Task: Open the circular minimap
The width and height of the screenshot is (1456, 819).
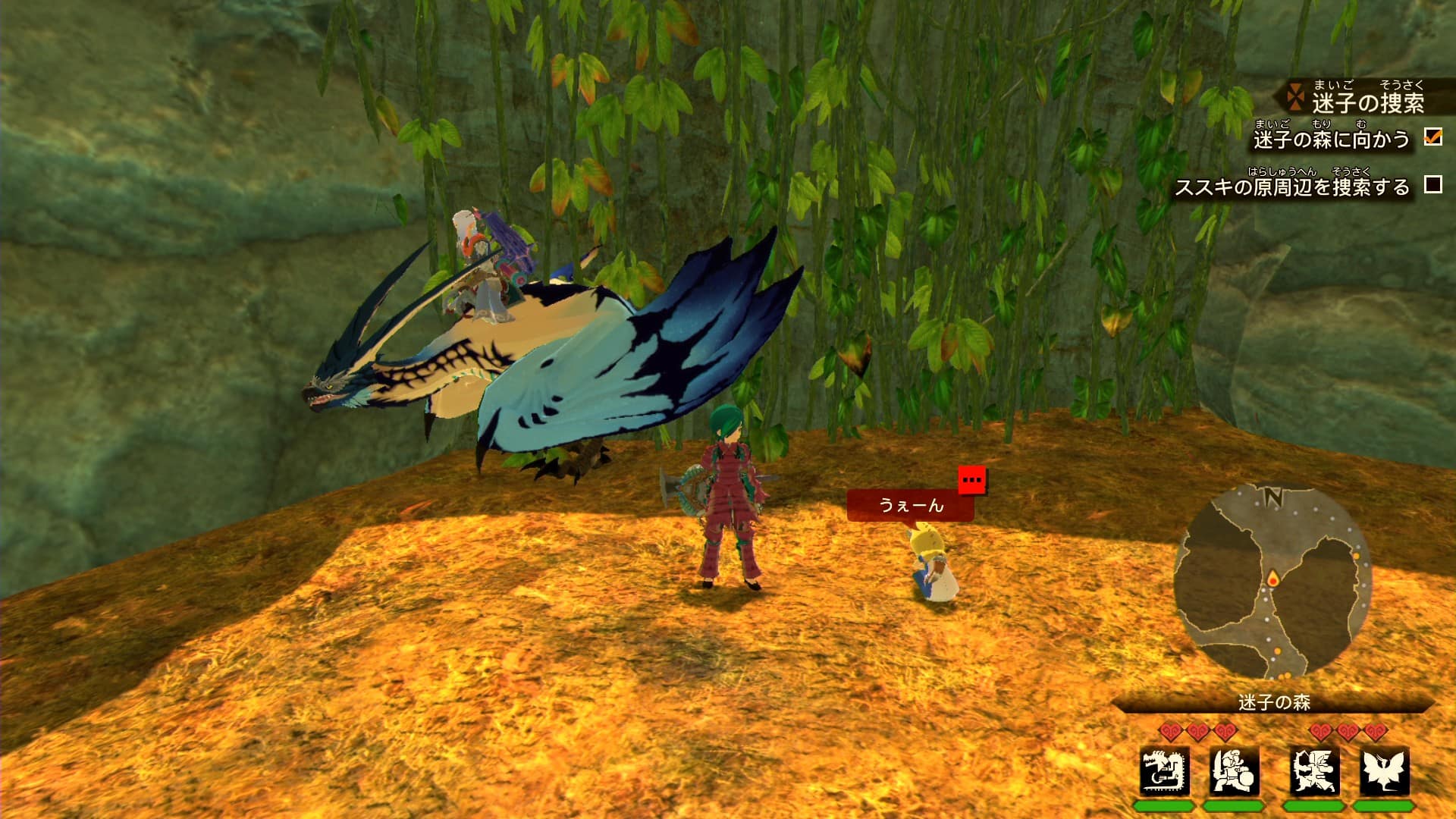Action: [1272, 581]
